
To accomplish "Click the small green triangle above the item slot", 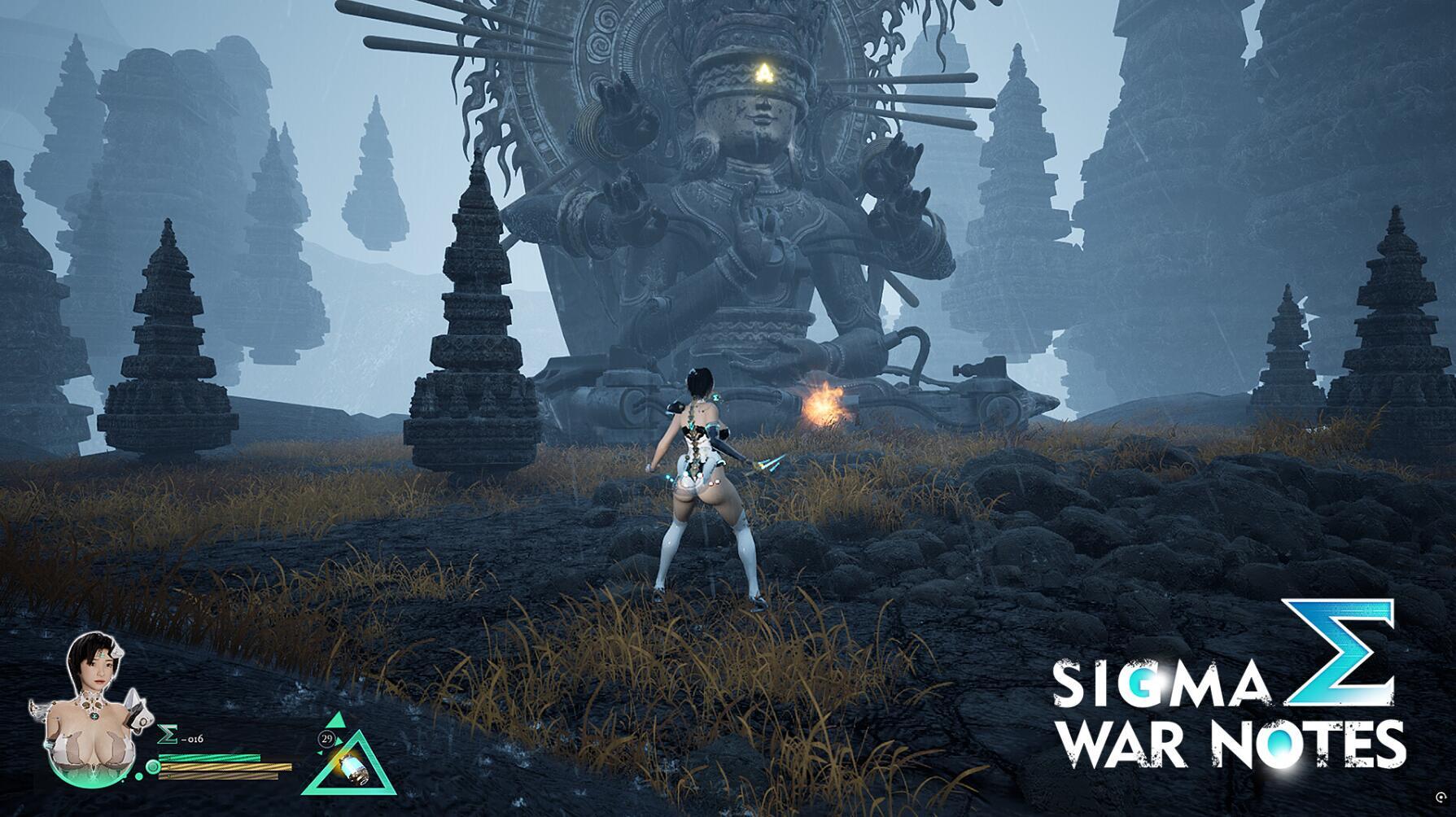I will coord(337,719).
